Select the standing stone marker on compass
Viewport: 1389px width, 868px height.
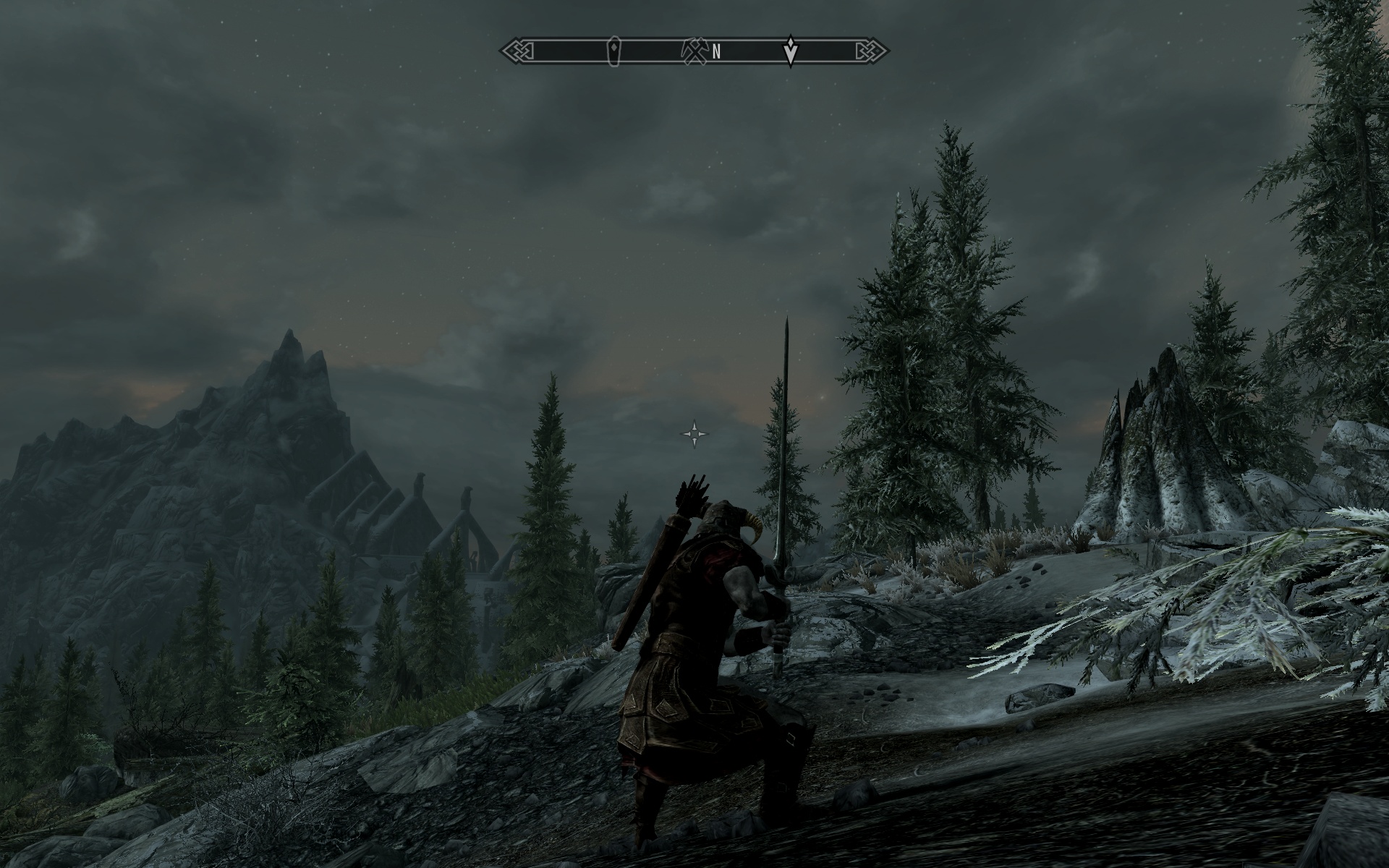point(614,53)
